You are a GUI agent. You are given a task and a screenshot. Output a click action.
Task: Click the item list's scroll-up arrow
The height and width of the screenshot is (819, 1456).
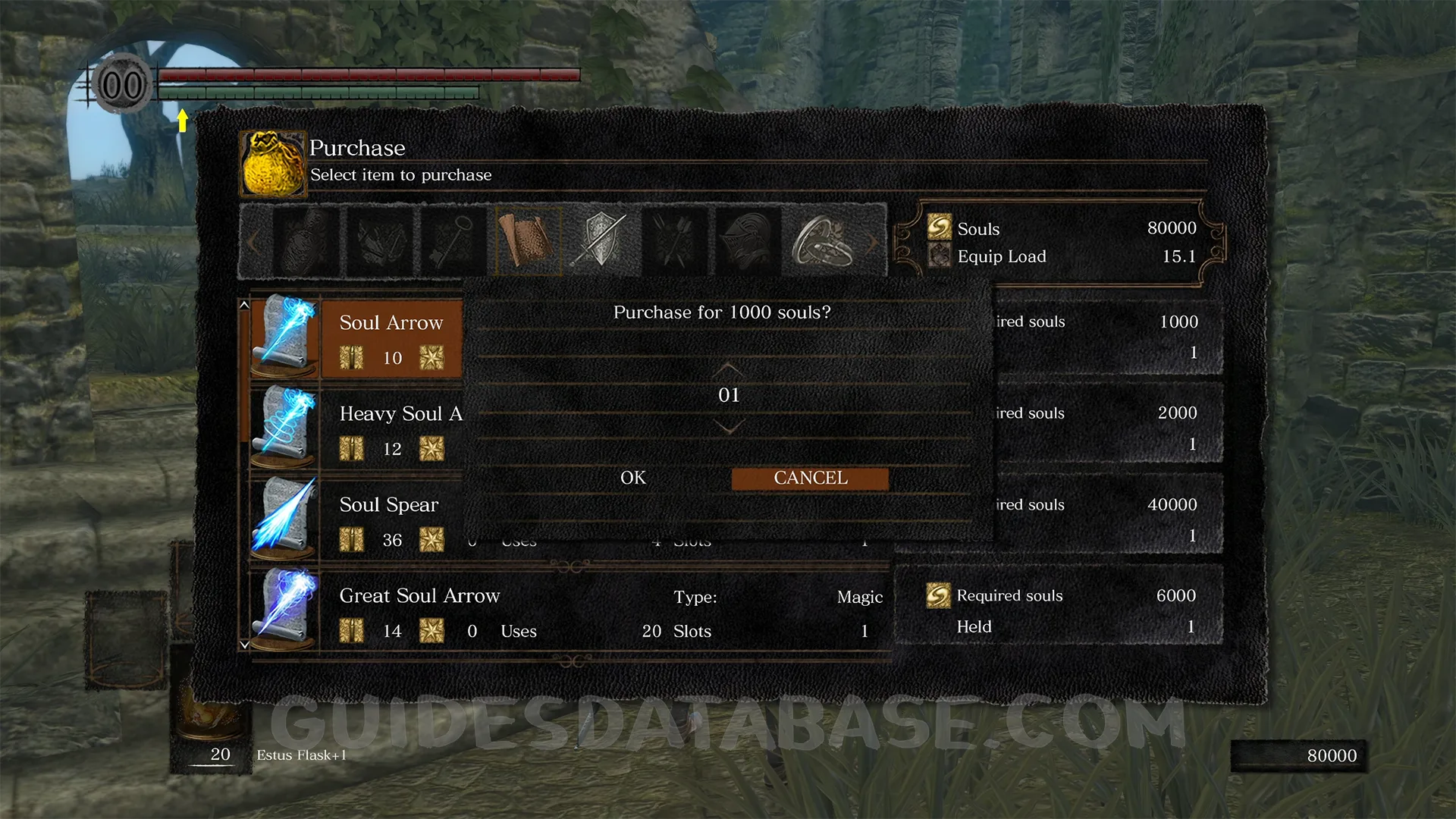pyautogui.click(x=244, y=305)
